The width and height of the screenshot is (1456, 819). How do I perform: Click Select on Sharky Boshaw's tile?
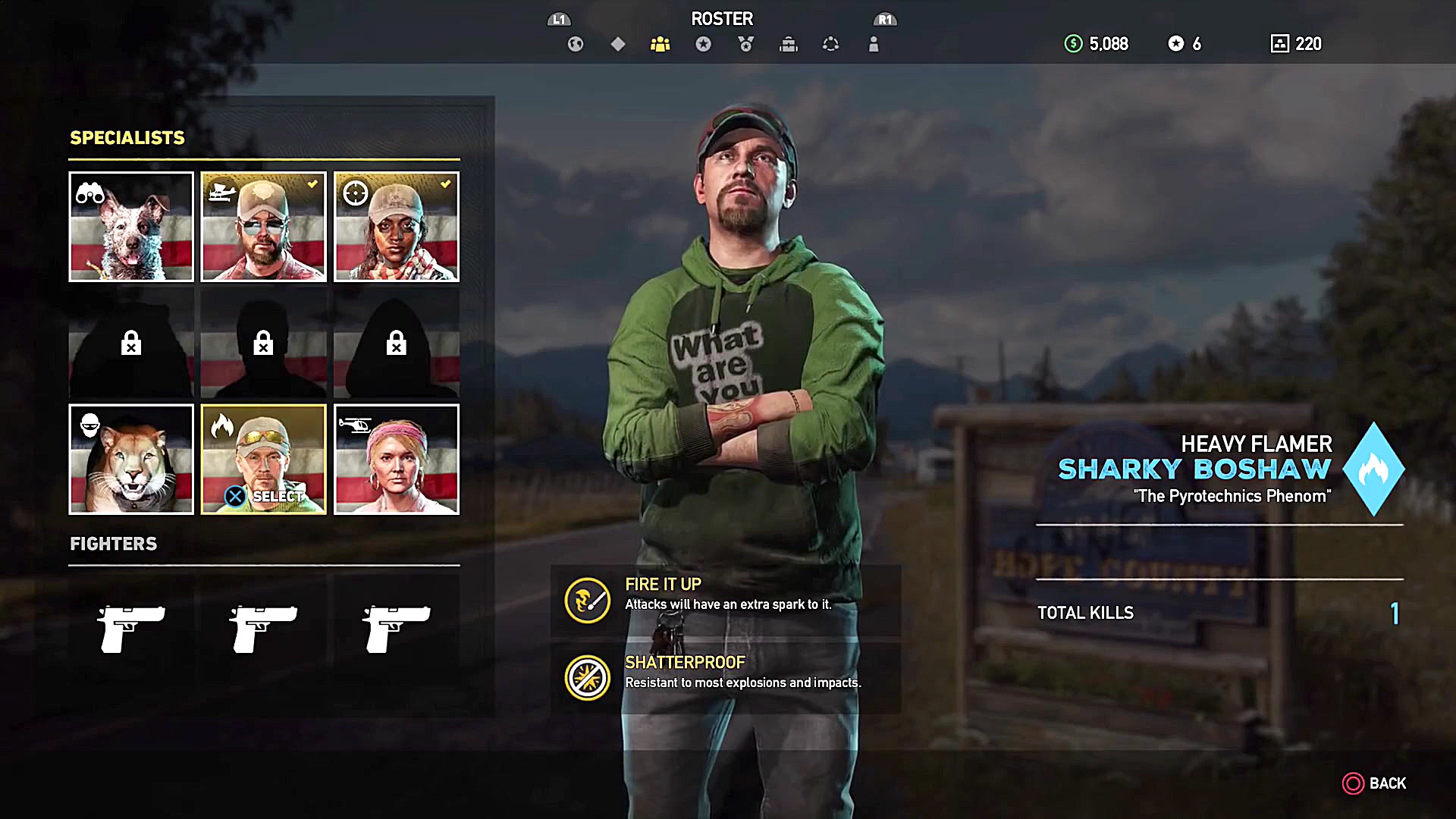[263, 497]
